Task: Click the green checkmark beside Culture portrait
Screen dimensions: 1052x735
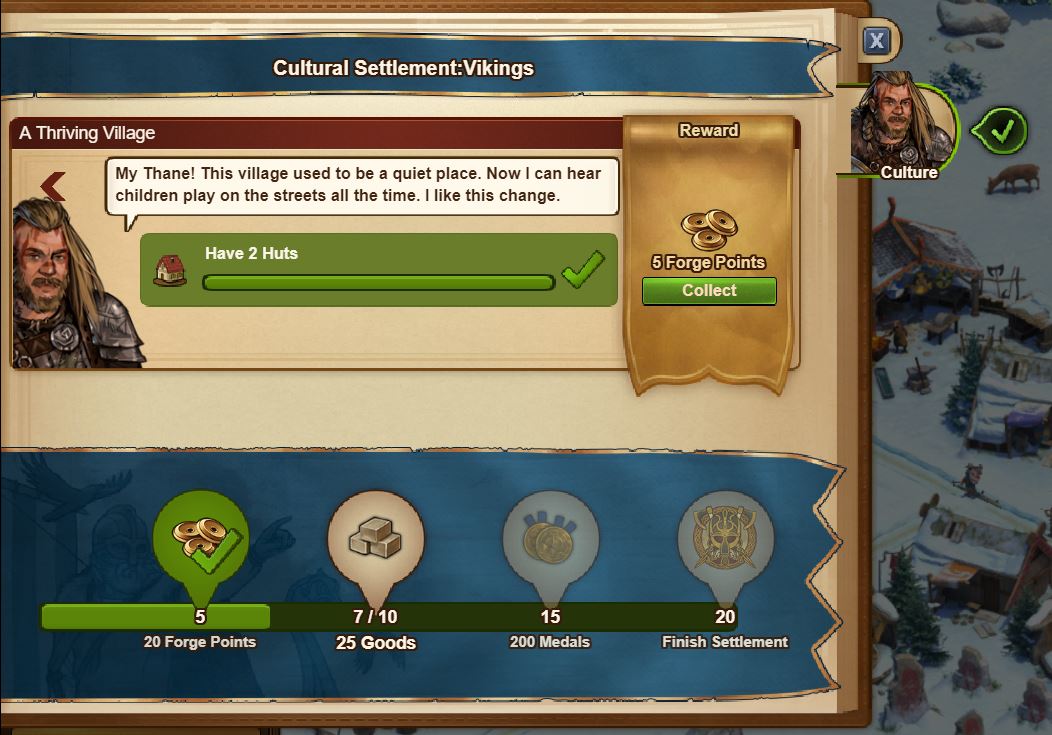Action: pyautogui.click(x=998, y=130)
